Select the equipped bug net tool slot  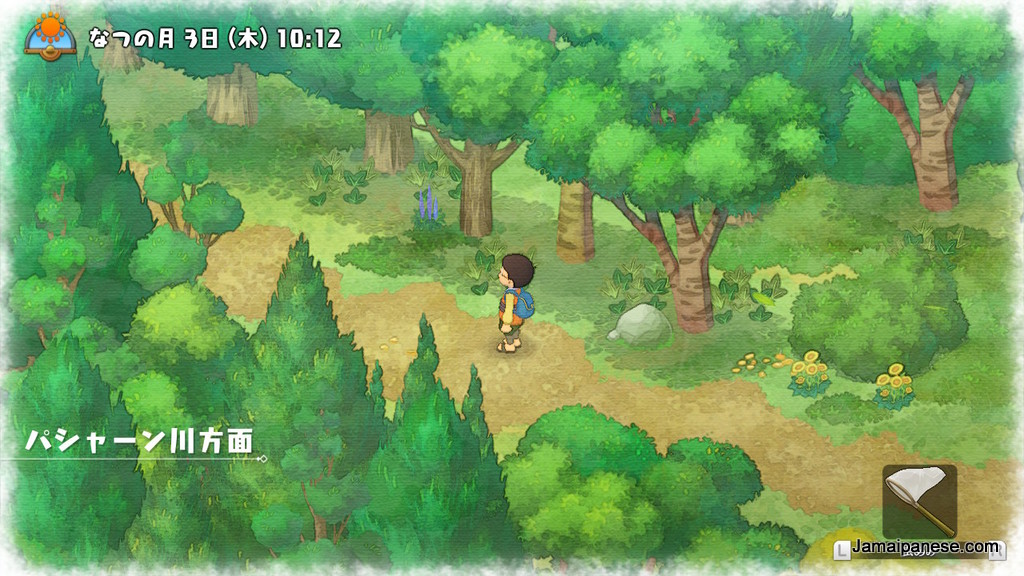tap(919, 502)
